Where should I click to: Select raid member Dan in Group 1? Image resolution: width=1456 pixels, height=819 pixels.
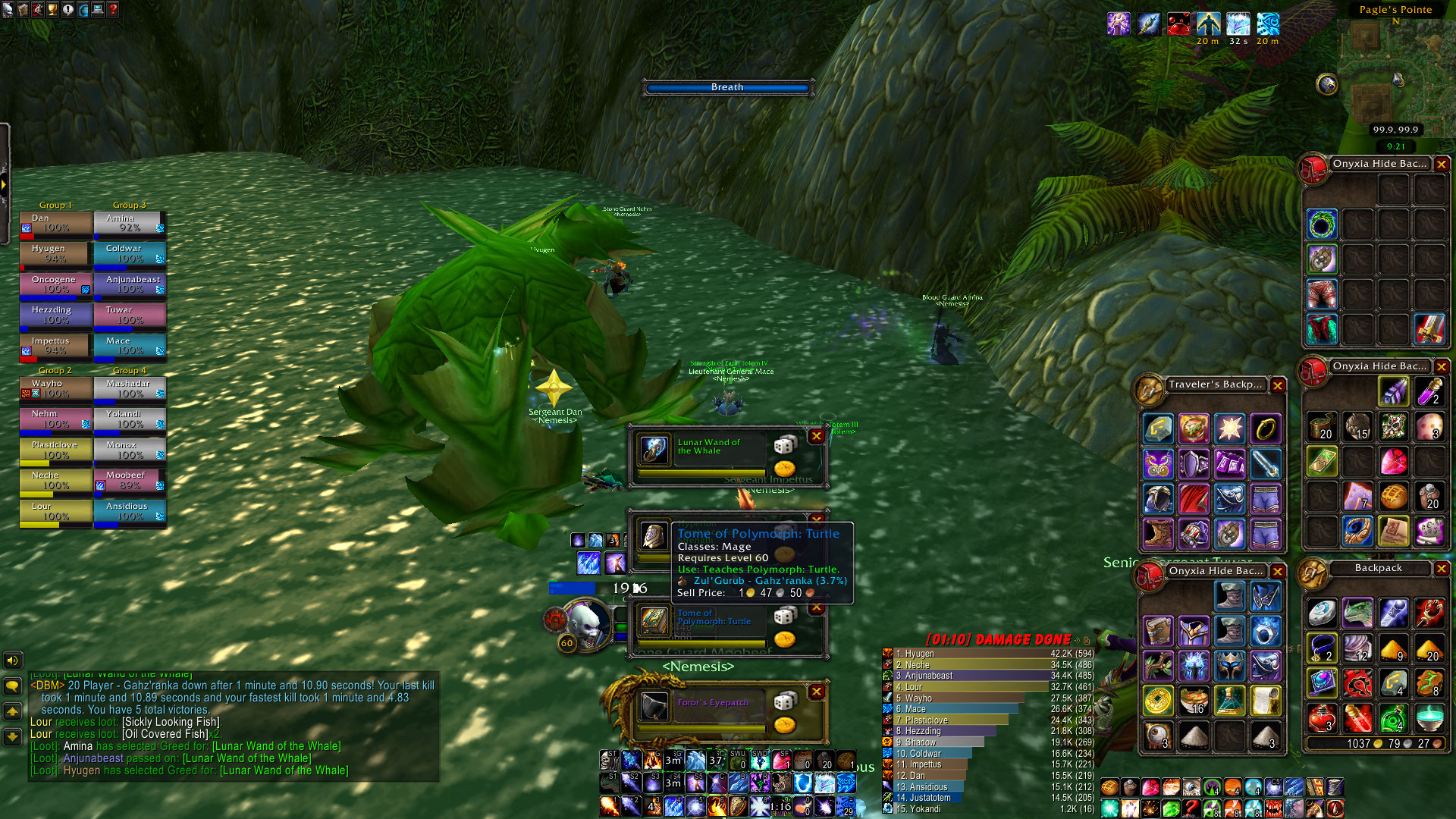[55, 223]
